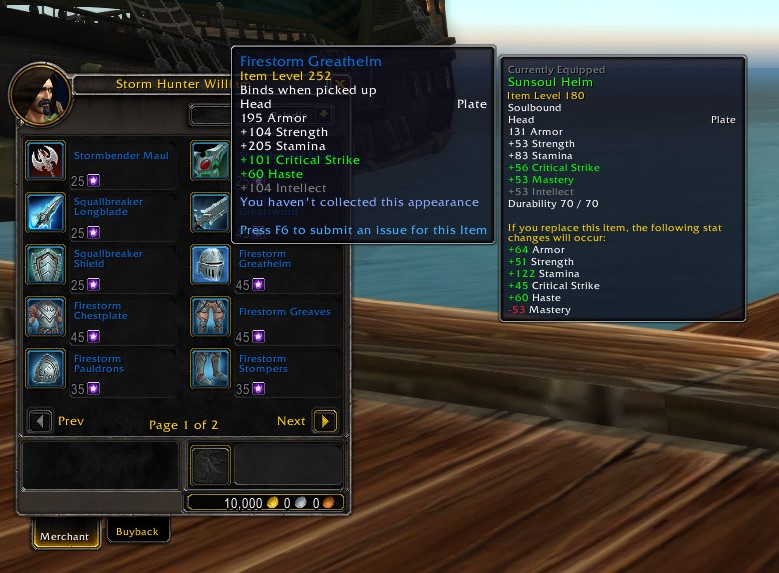
Task: Select the Squallbreaker Longblade icon
Action: point(46,213)
